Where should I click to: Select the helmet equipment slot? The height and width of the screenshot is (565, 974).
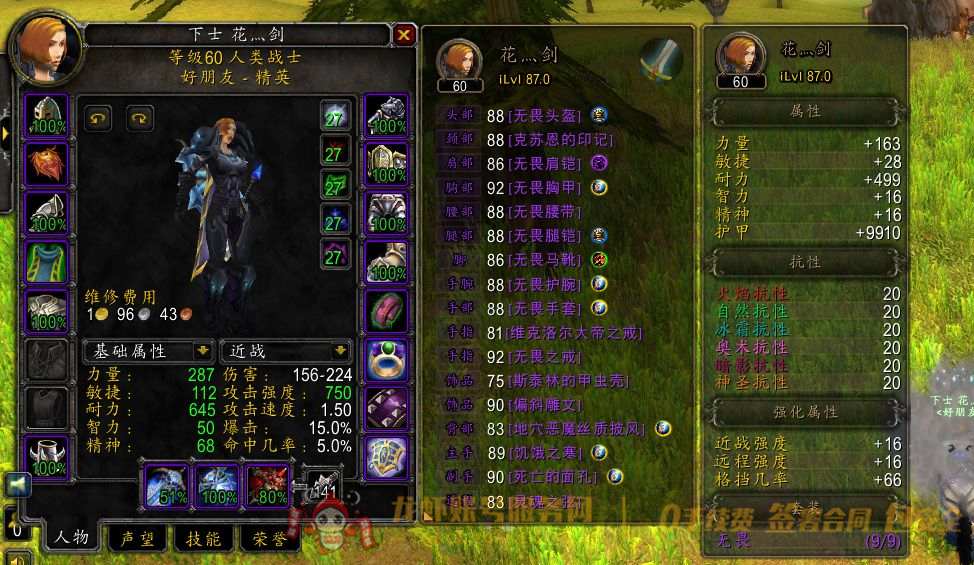coord(45,115)
